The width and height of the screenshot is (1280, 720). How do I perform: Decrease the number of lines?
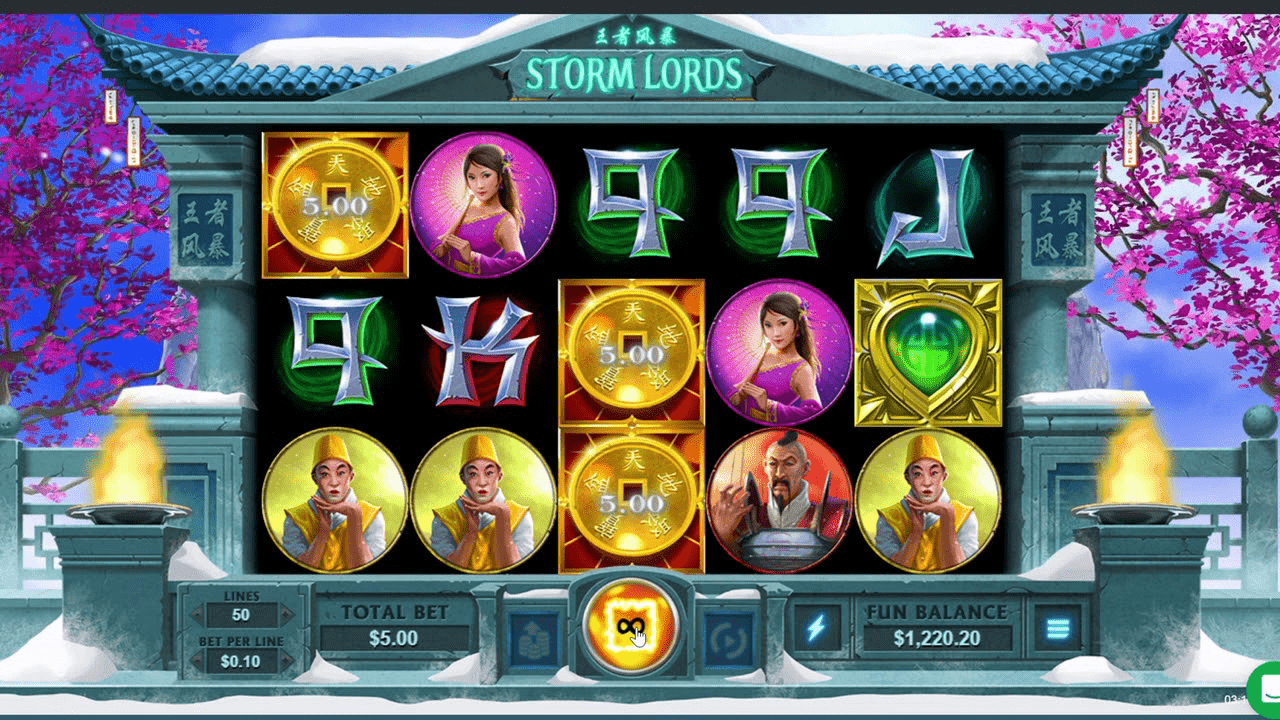196,614
